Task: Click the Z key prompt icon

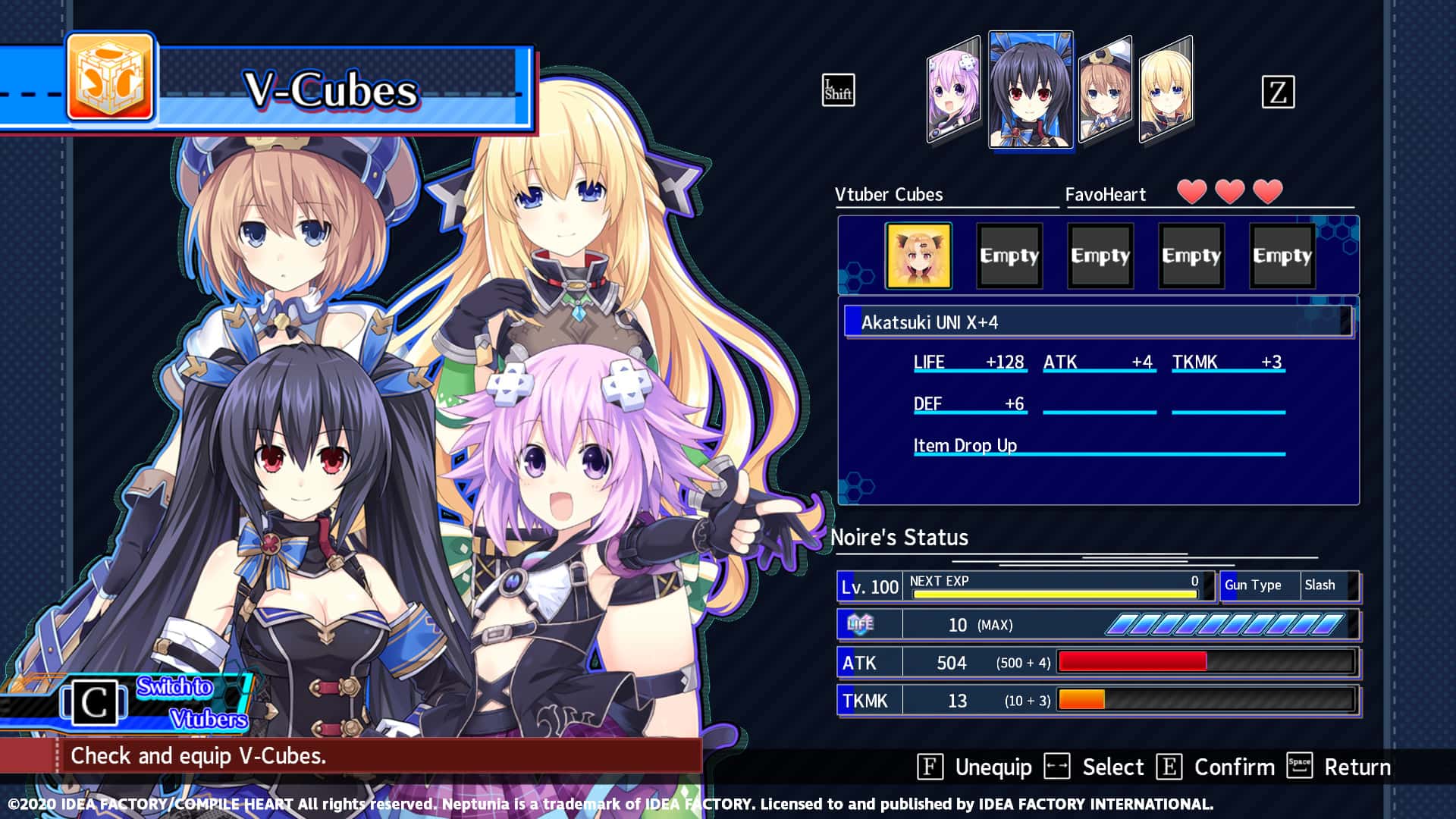Action: 1279,91
